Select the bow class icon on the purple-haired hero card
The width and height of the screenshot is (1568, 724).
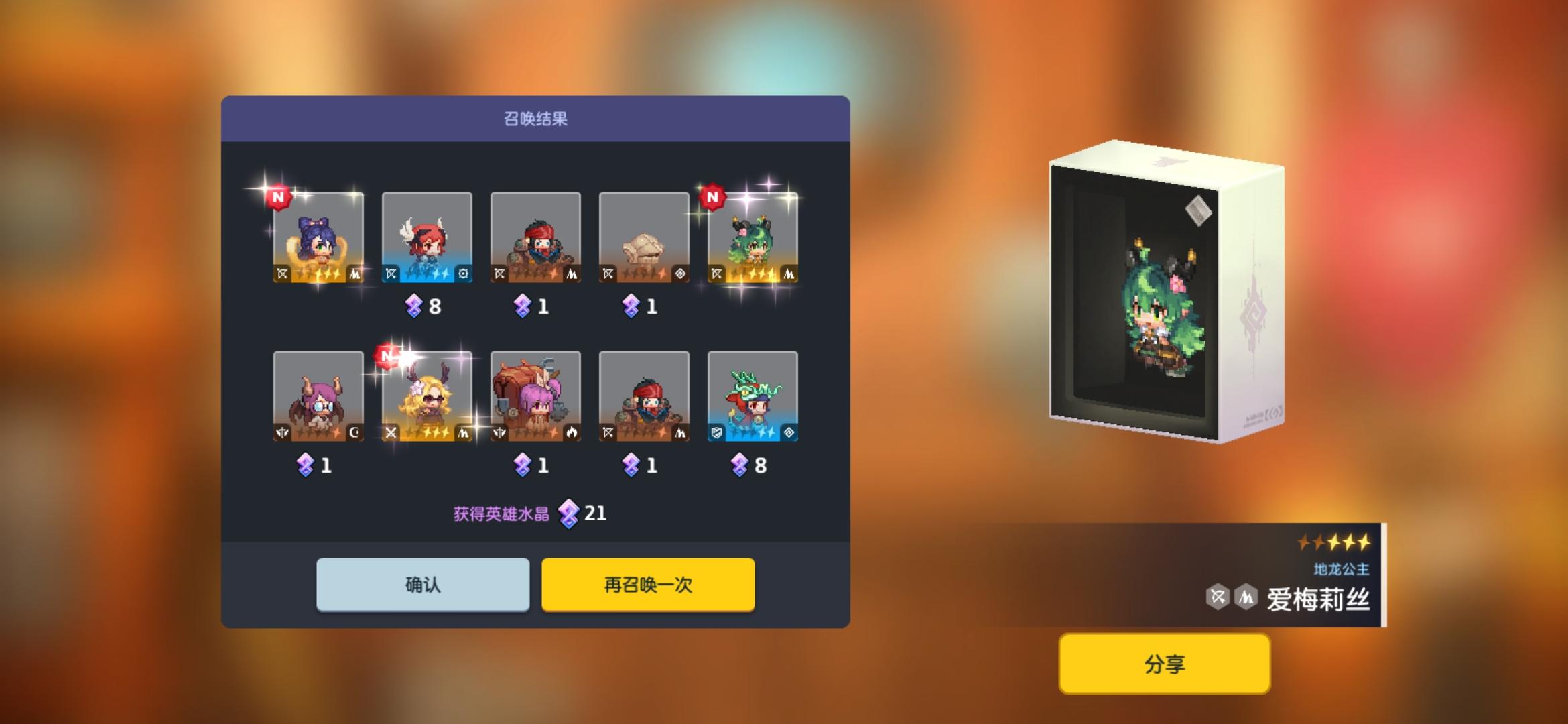281,274
